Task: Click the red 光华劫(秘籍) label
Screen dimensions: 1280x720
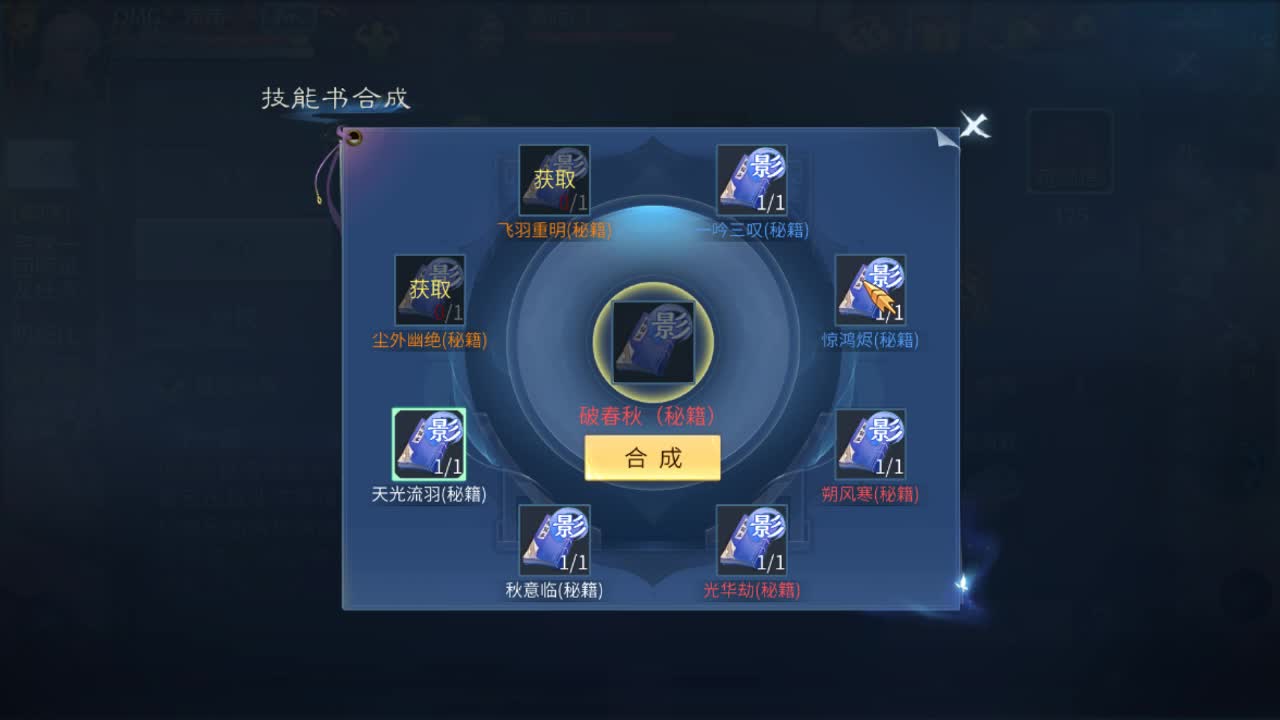Action: pyautogui.click(x=753, y=587)
